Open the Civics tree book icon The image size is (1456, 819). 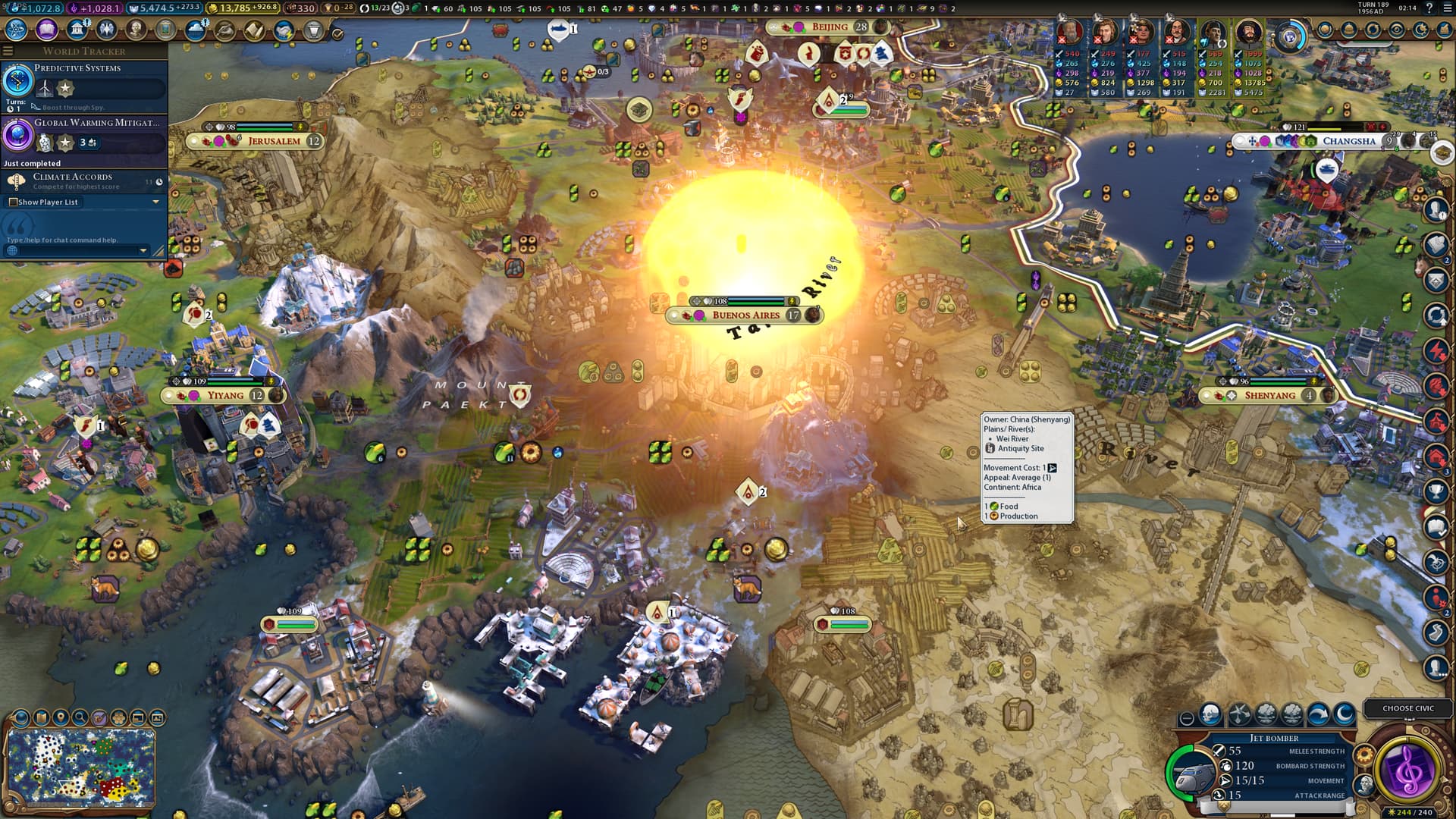(46, 30)
